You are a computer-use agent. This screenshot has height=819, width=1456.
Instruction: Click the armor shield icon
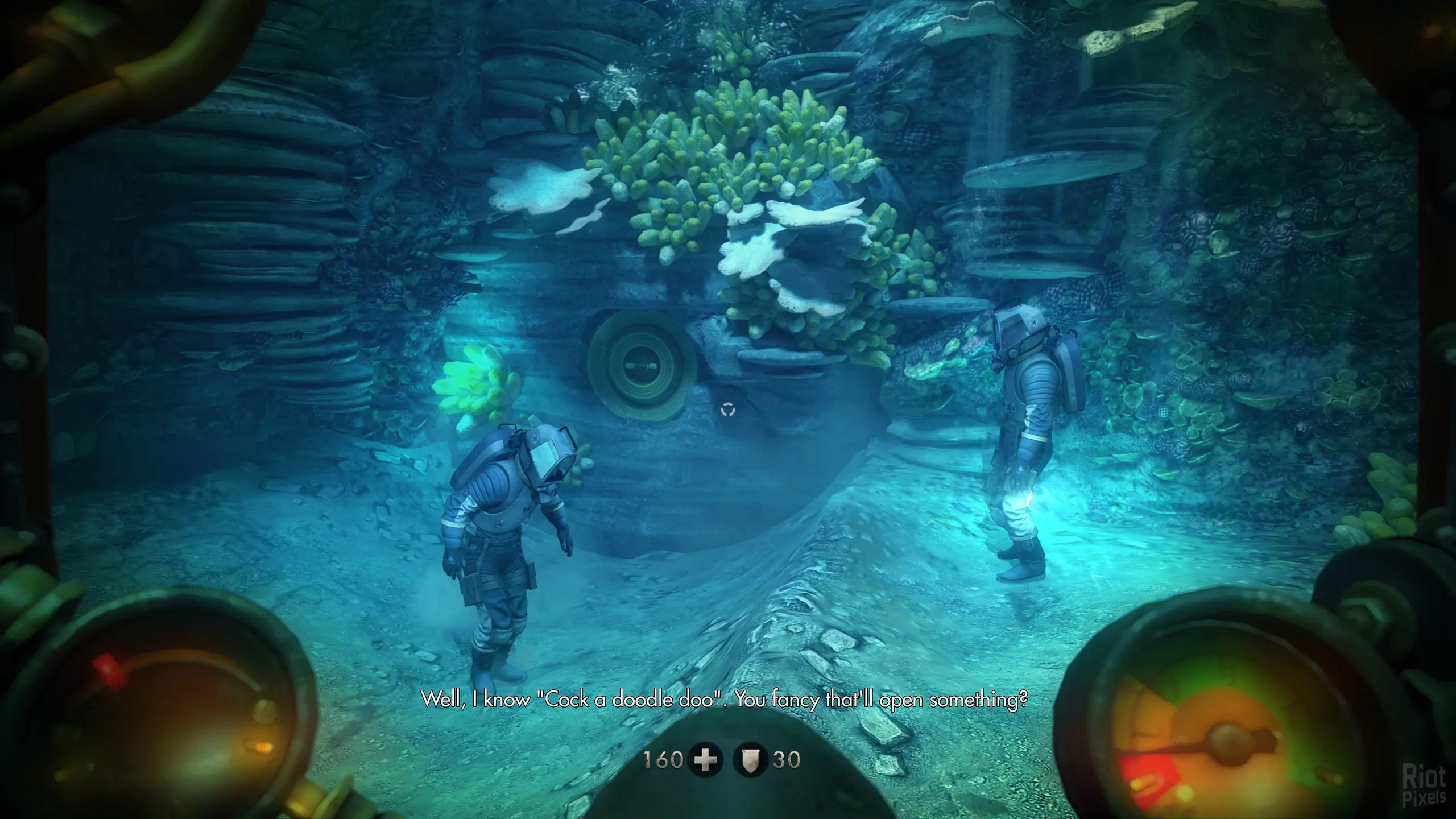tap(750, 760)
